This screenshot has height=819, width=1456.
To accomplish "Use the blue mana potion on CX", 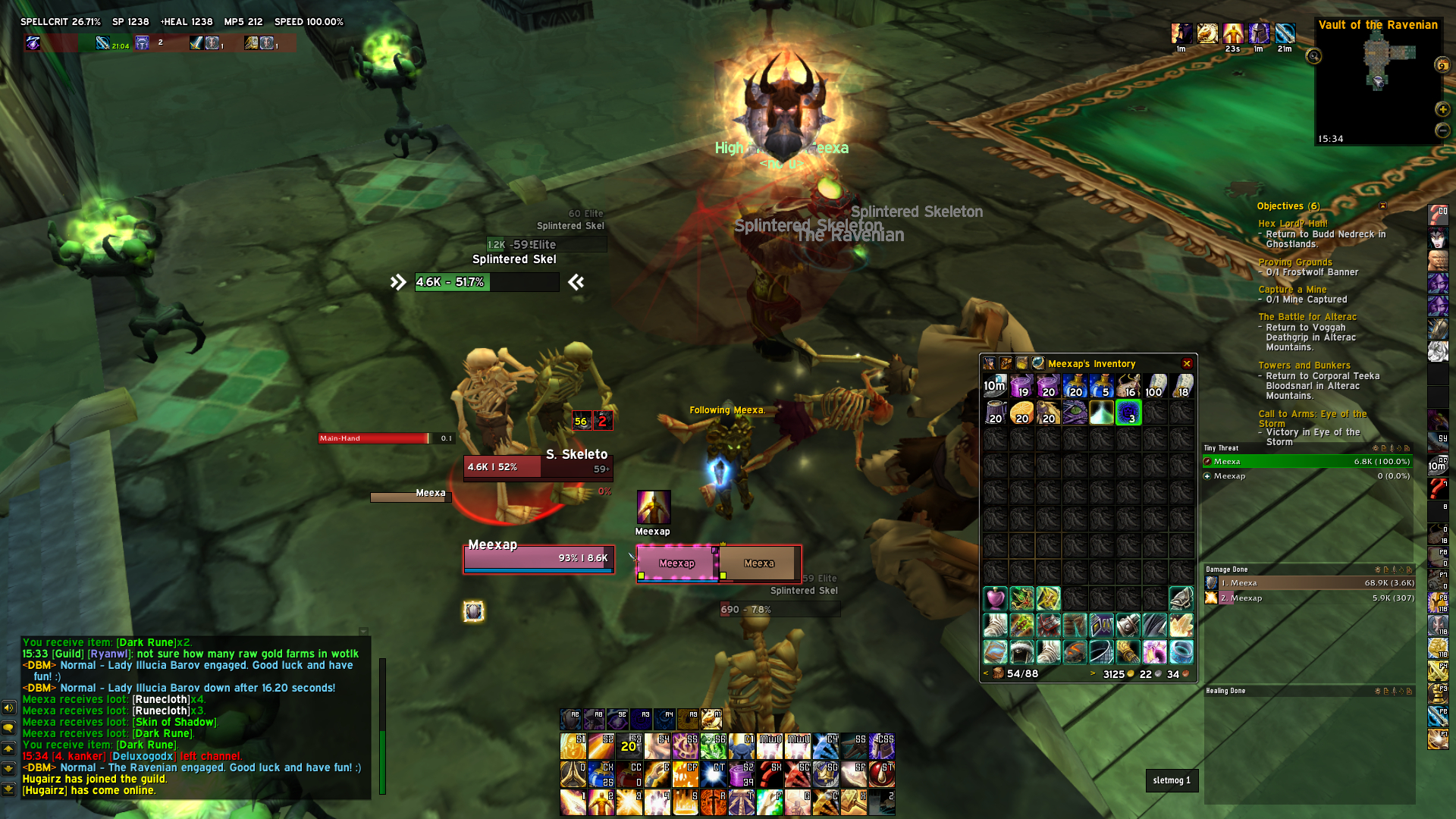I will [x=601, y=774].
